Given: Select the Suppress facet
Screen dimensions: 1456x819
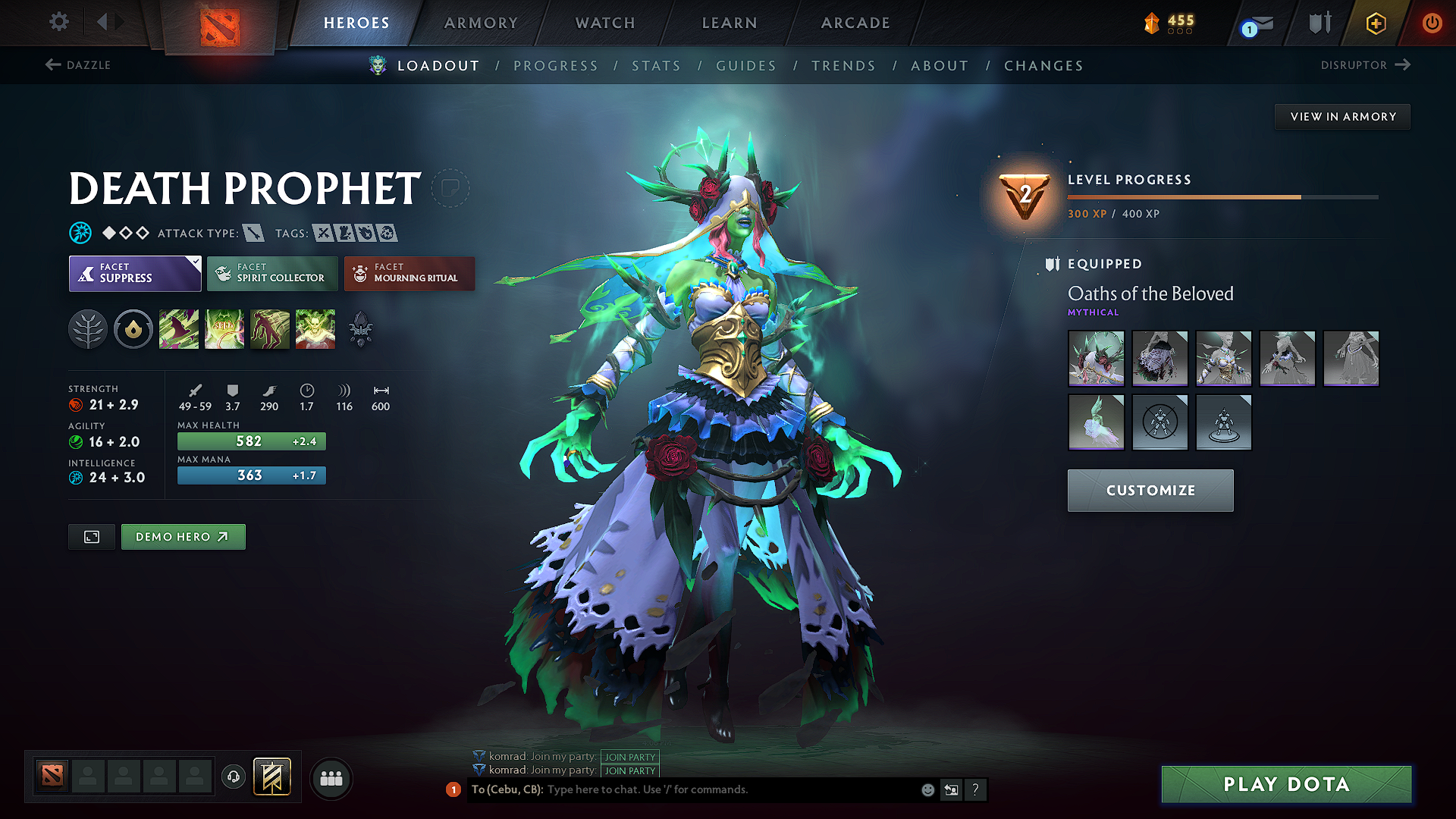Looking at the screenshot, I should tap(134, 273).
